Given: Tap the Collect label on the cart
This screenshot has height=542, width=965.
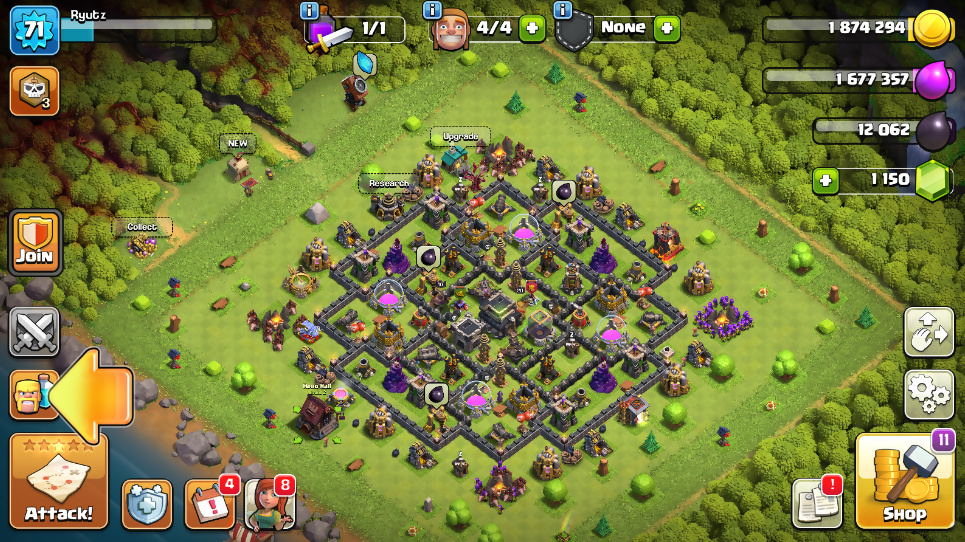Looking at the screenshot, I should [x=142, y=227].
